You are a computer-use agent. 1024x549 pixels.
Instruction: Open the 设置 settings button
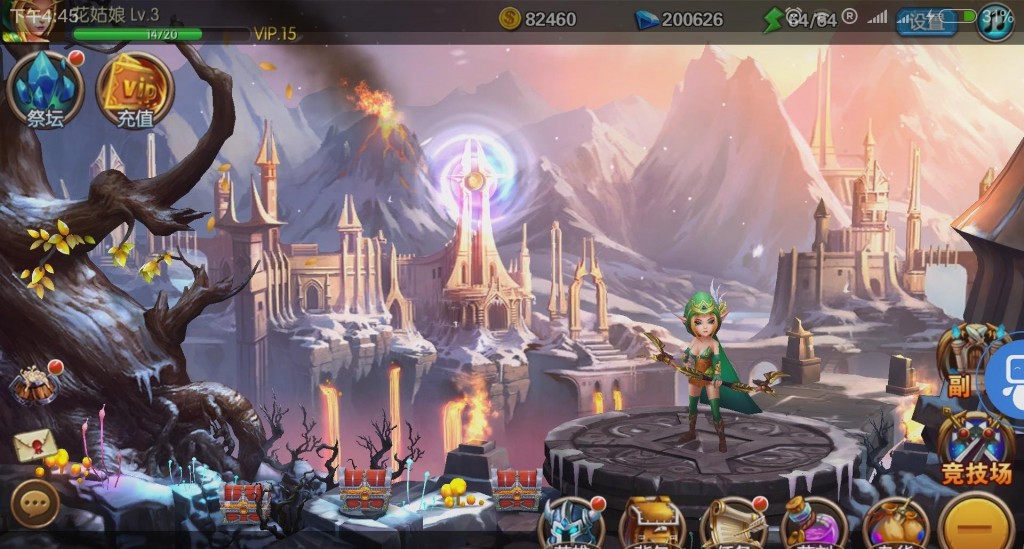tap(925, 21)
